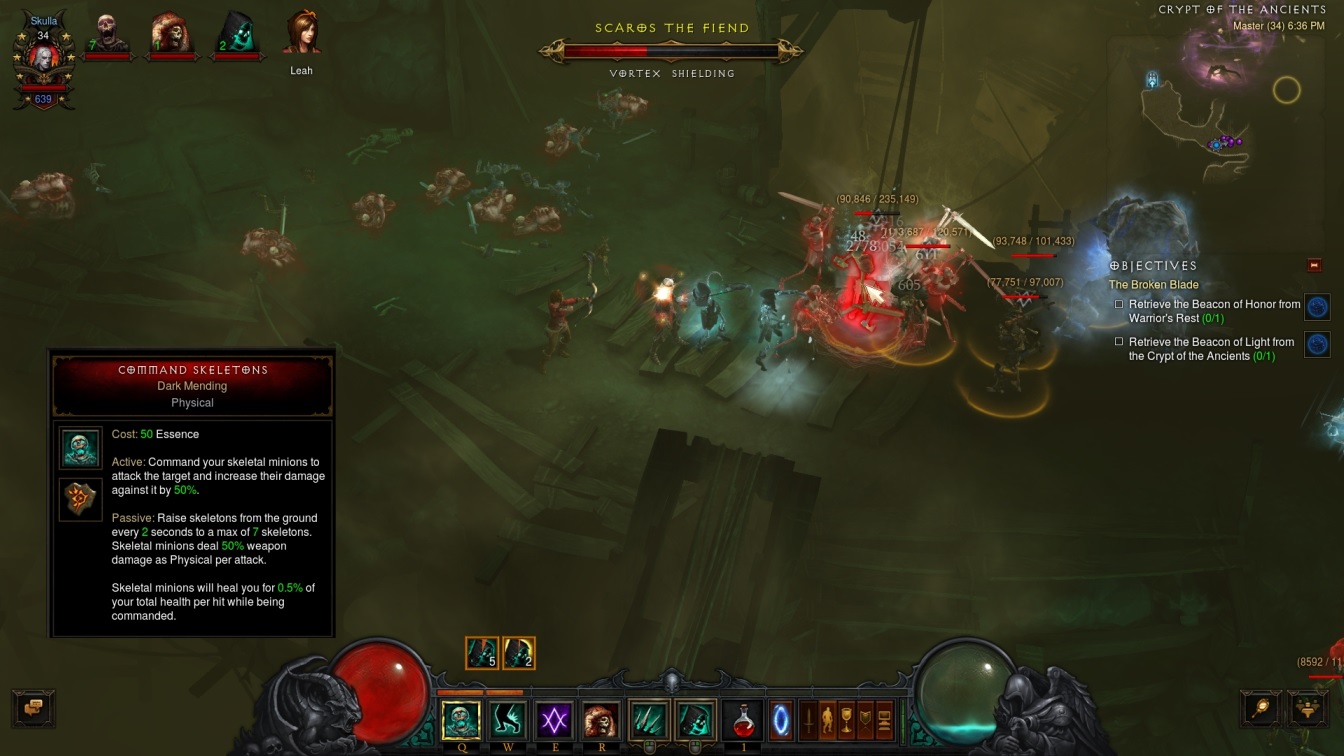Viewport: 1344px width, 756px height.
Task: Click Leah's follower portrait
Action: pyautogui.click(x=301, y=34)
